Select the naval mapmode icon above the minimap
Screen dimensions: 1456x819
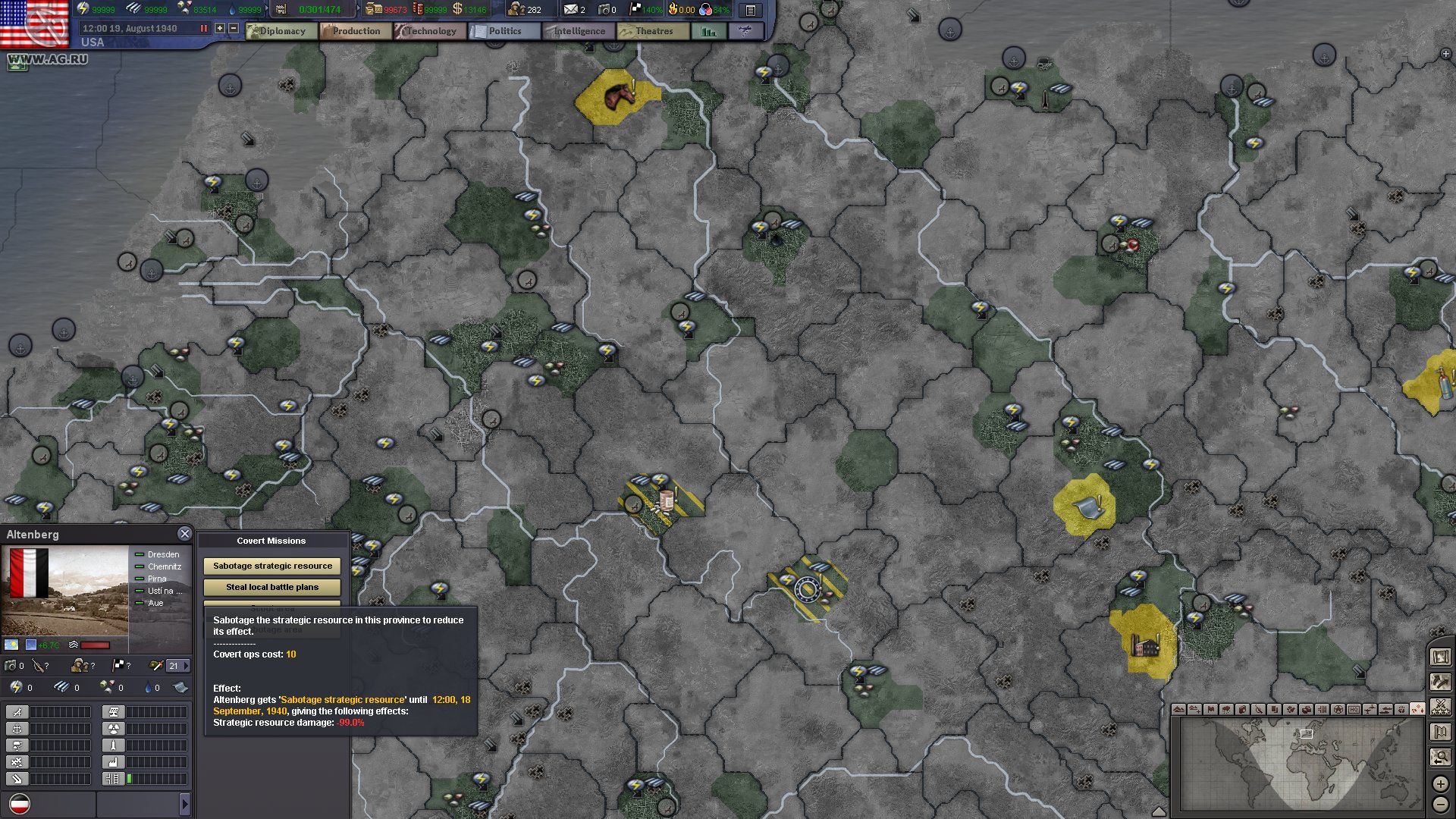point(1385,709)
